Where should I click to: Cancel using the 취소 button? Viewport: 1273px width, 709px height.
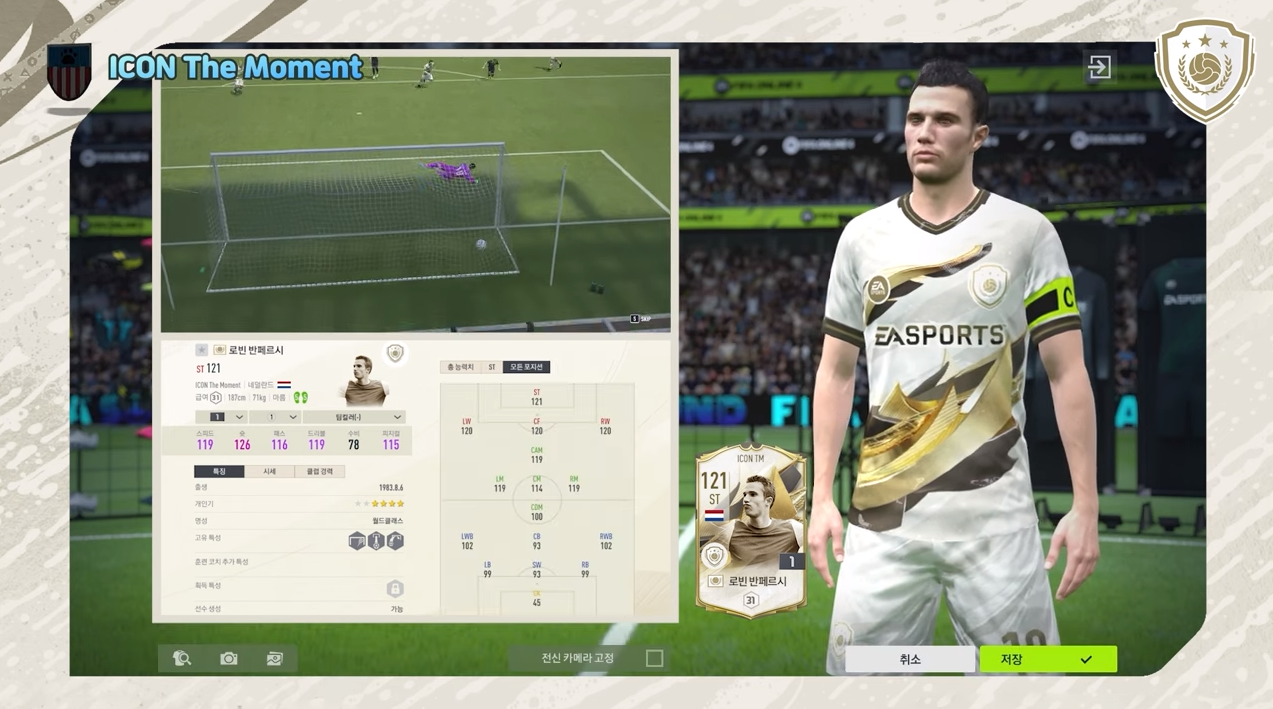click(909, 659)
